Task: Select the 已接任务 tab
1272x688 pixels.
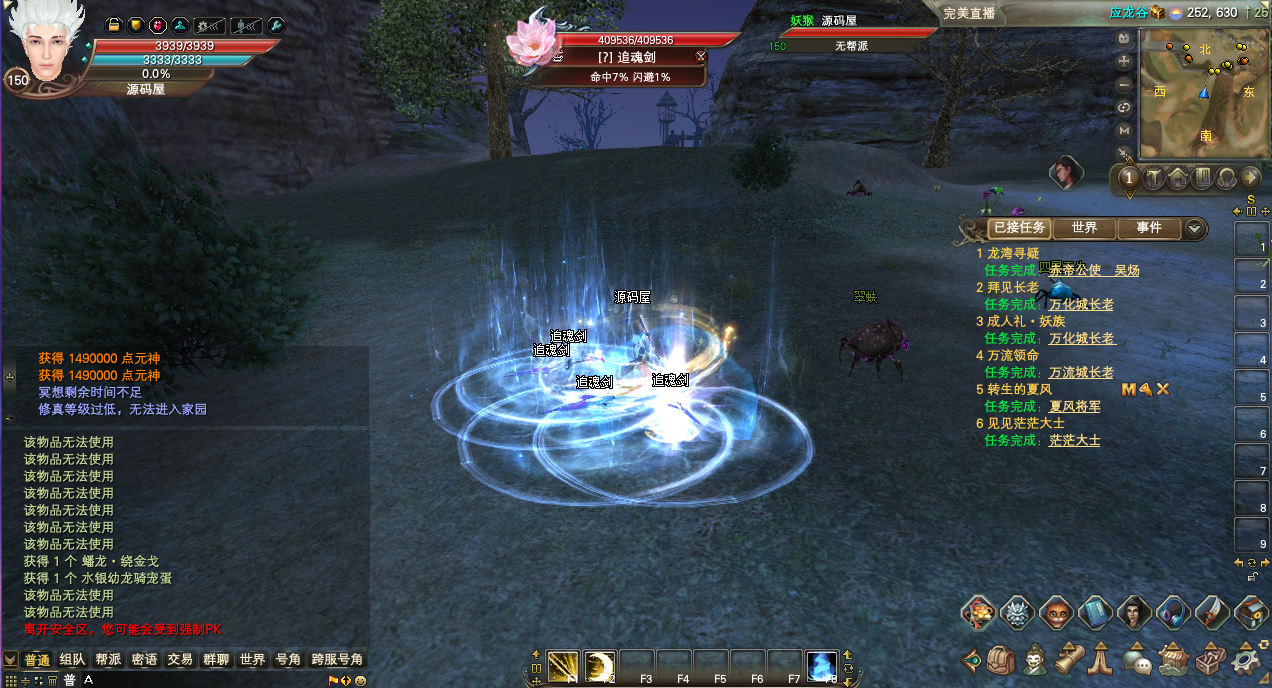Action: [x=1019, y=228]
